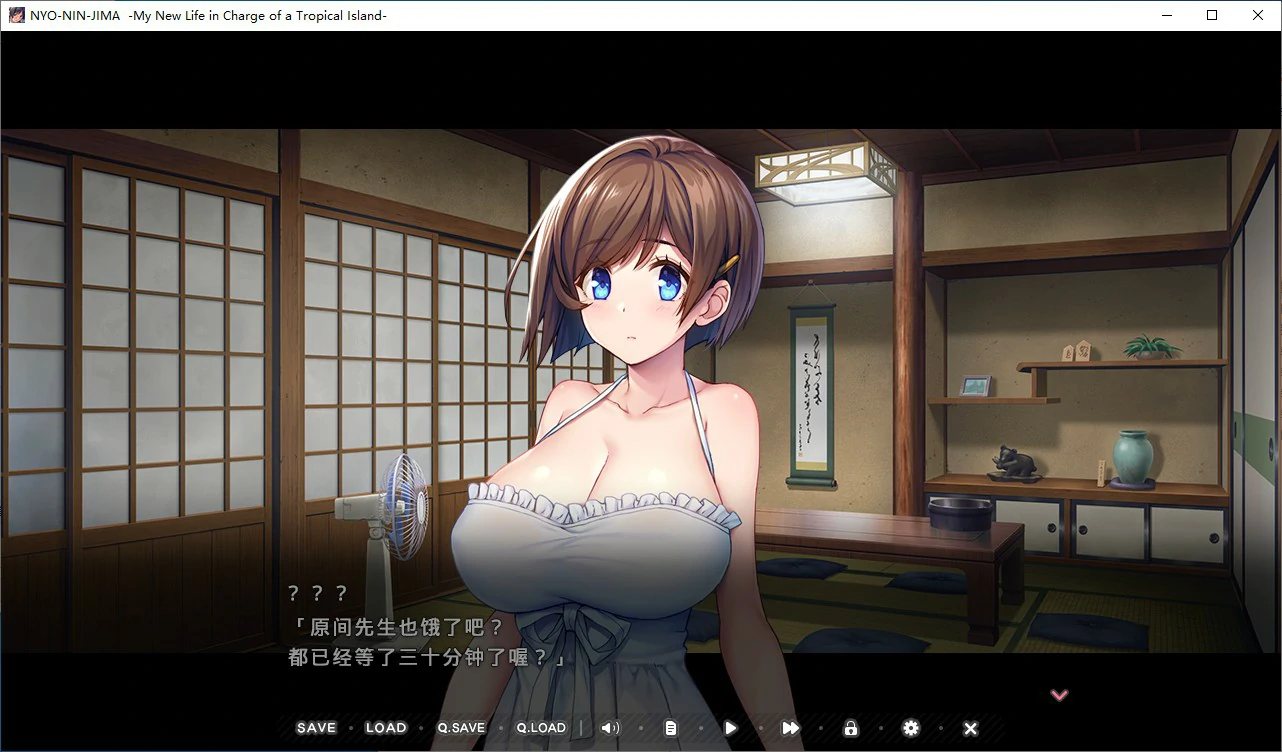Activate skip with the fast-forward icon
1282x752 pixels.
click(791, 728)
